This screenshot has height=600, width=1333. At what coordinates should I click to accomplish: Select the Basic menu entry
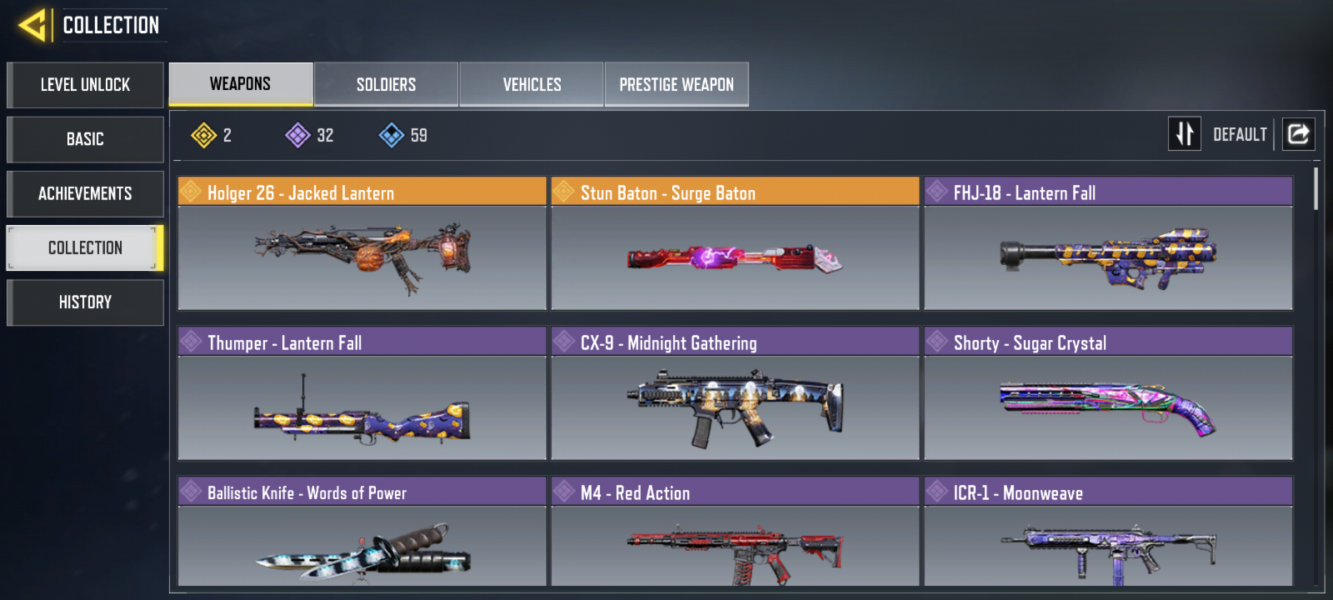coord(85,139)
